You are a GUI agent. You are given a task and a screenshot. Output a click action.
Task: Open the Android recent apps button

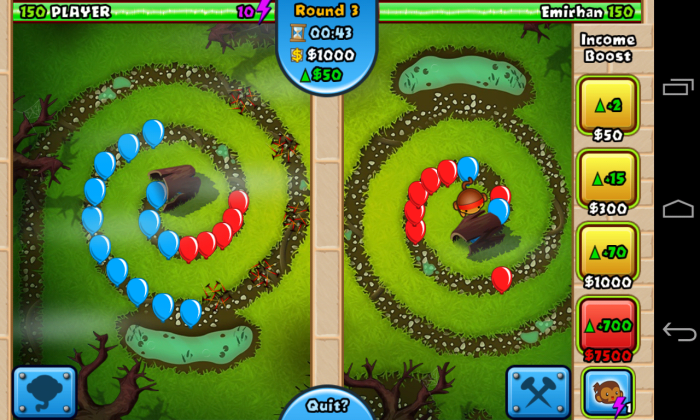click(x=678, y=88)
